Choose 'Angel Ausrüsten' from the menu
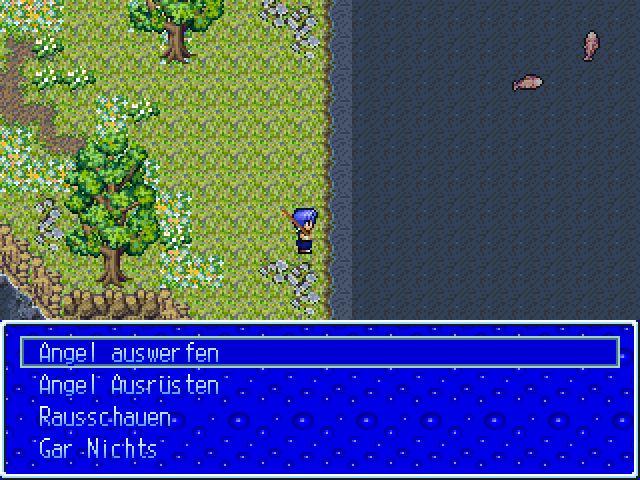Screen dimensions: 640x480 128,385
